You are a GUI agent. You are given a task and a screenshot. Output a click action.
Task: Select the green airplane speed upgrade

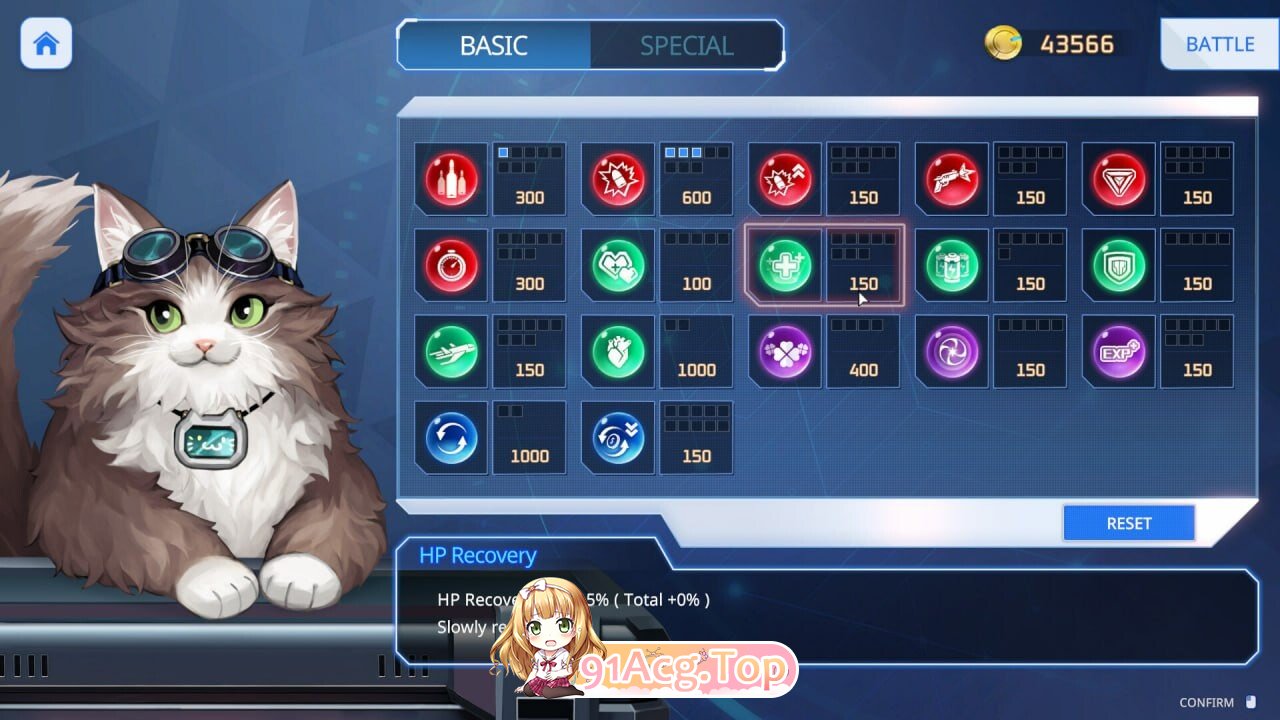(x=451, y=352)
